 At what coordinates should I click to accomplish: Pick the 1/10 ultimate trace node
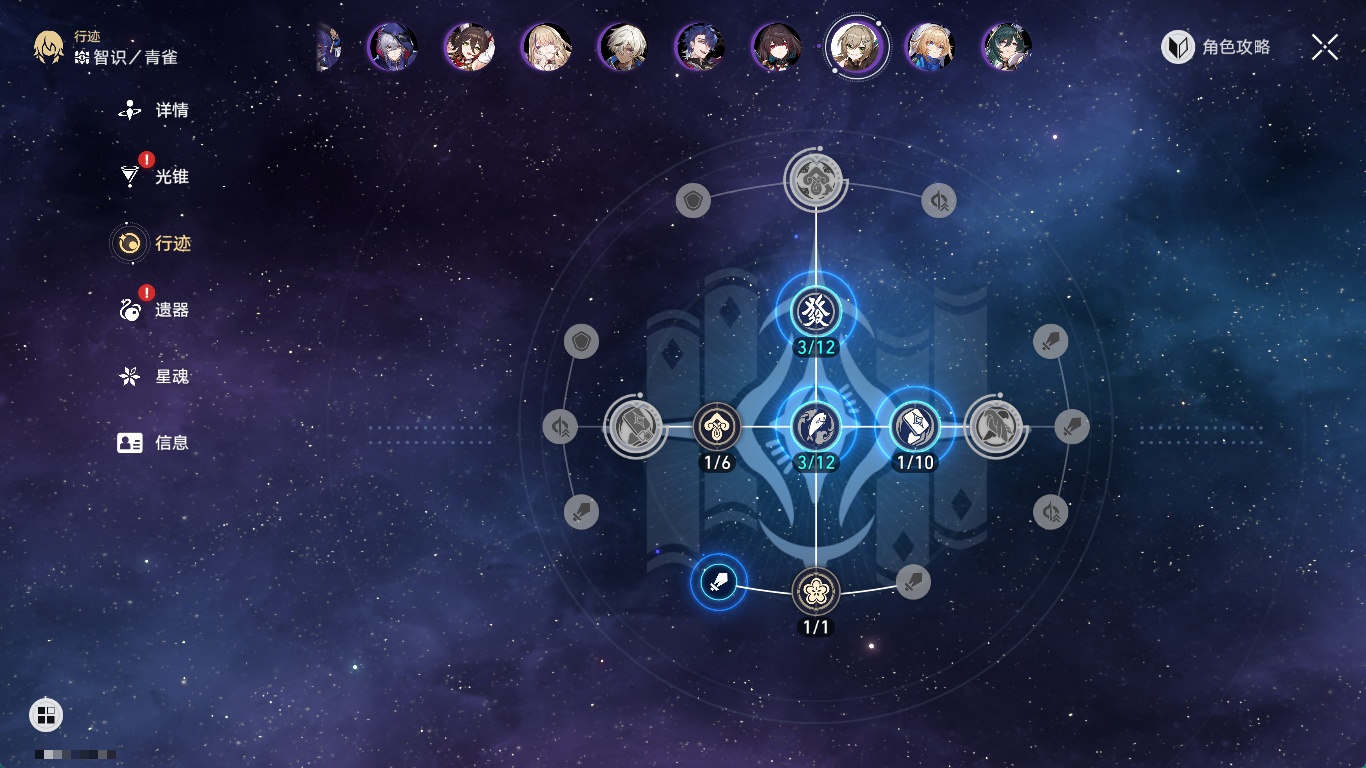[x=914, y=427]
